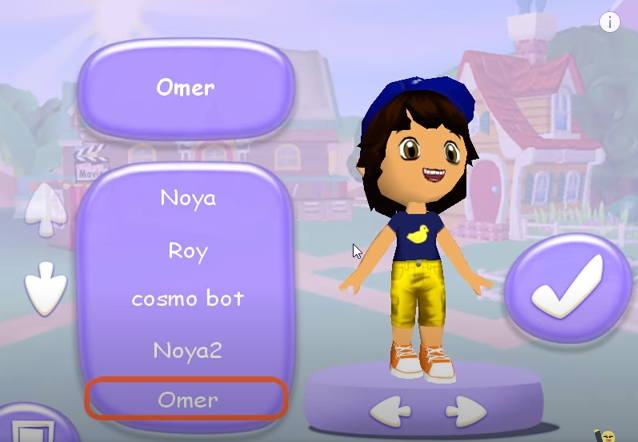
Task: Rotate character with the left arrow
Action: pyautogui.click(x=390, y=410)
